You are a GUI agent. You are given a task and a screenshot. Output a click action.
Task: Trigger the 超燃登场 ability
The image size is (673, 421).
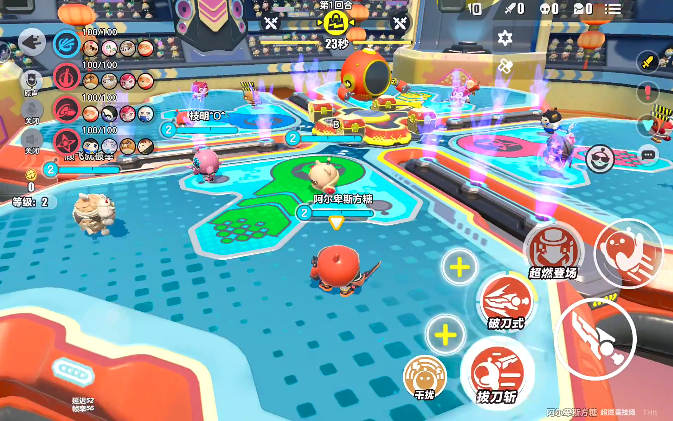click(553, 248)
